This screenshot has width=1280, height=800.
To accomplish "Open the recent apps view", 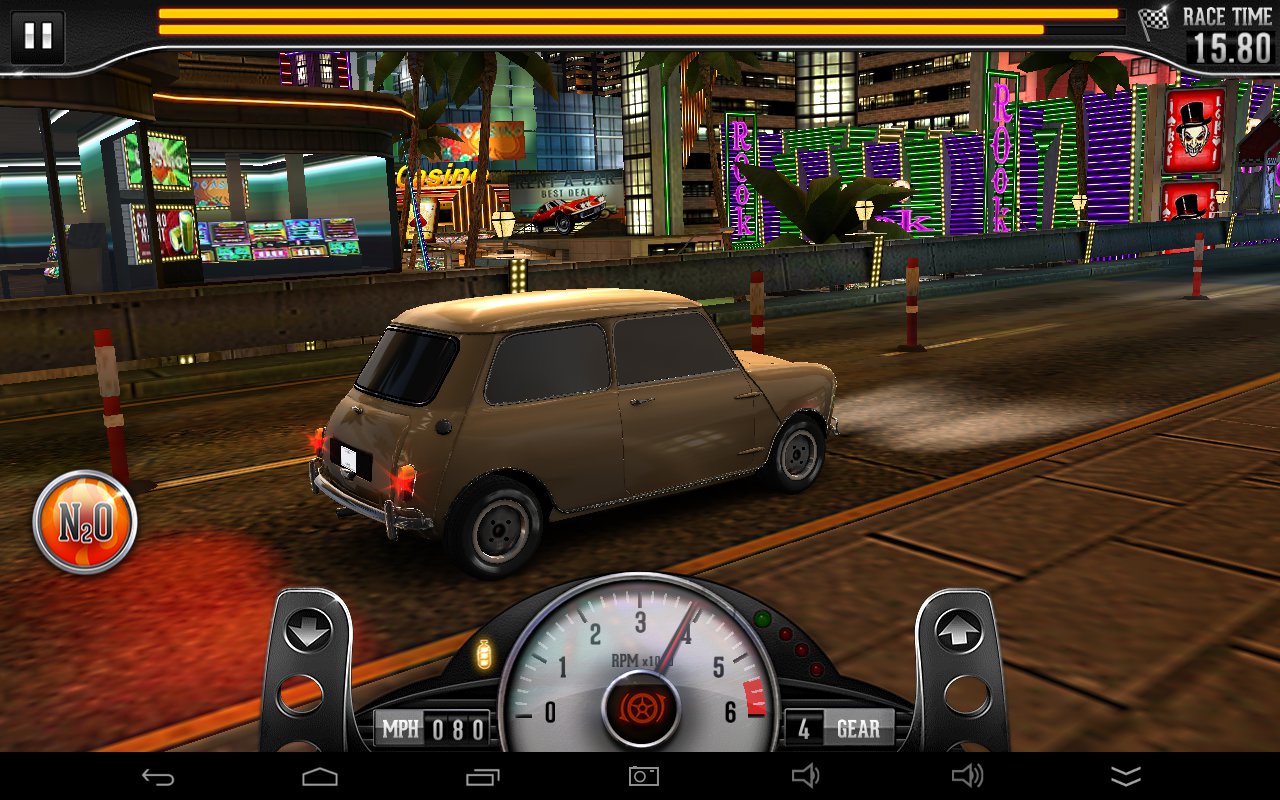I will click(x=482, y=776).
